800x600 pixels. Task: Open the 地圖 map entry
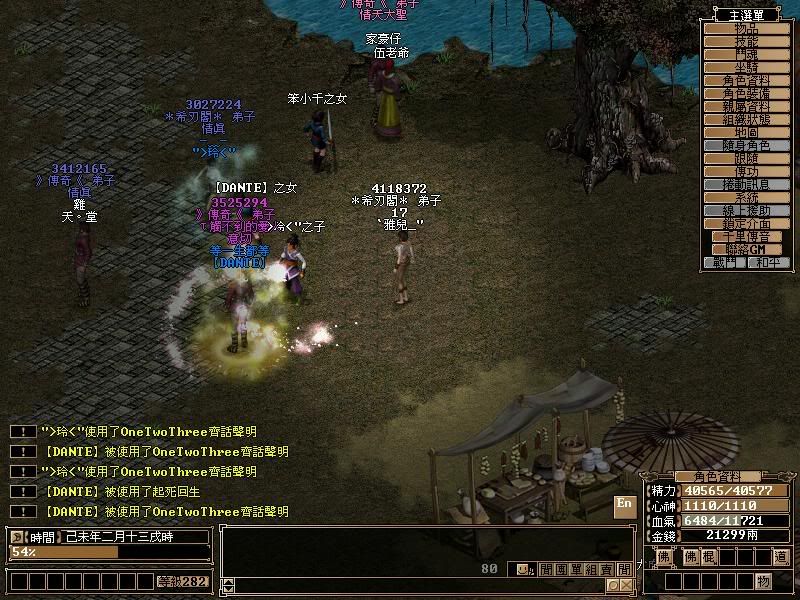(747, 132)
